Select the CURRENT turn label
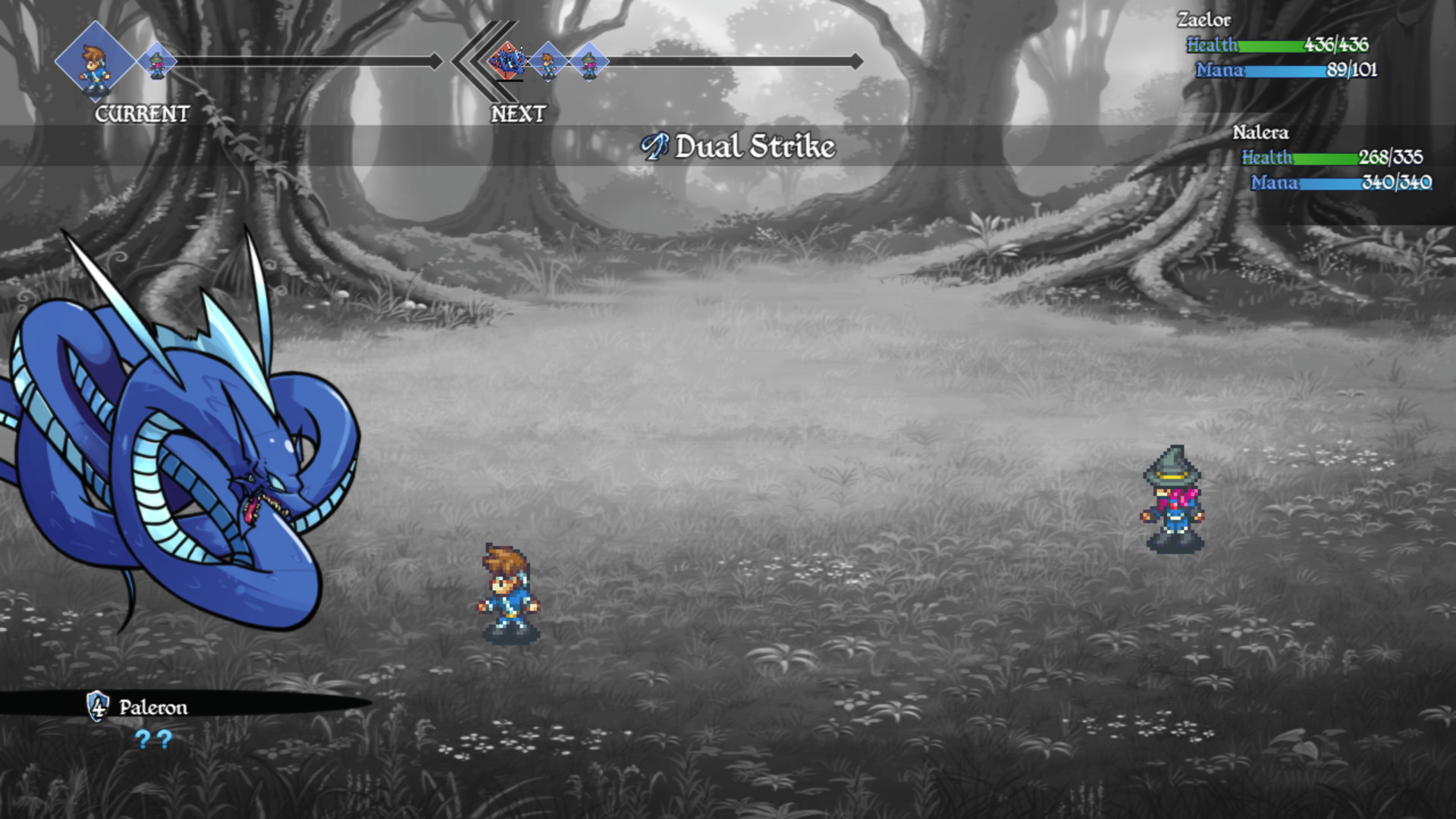Viewport: 1456px width, 819px height. point(141,115)
